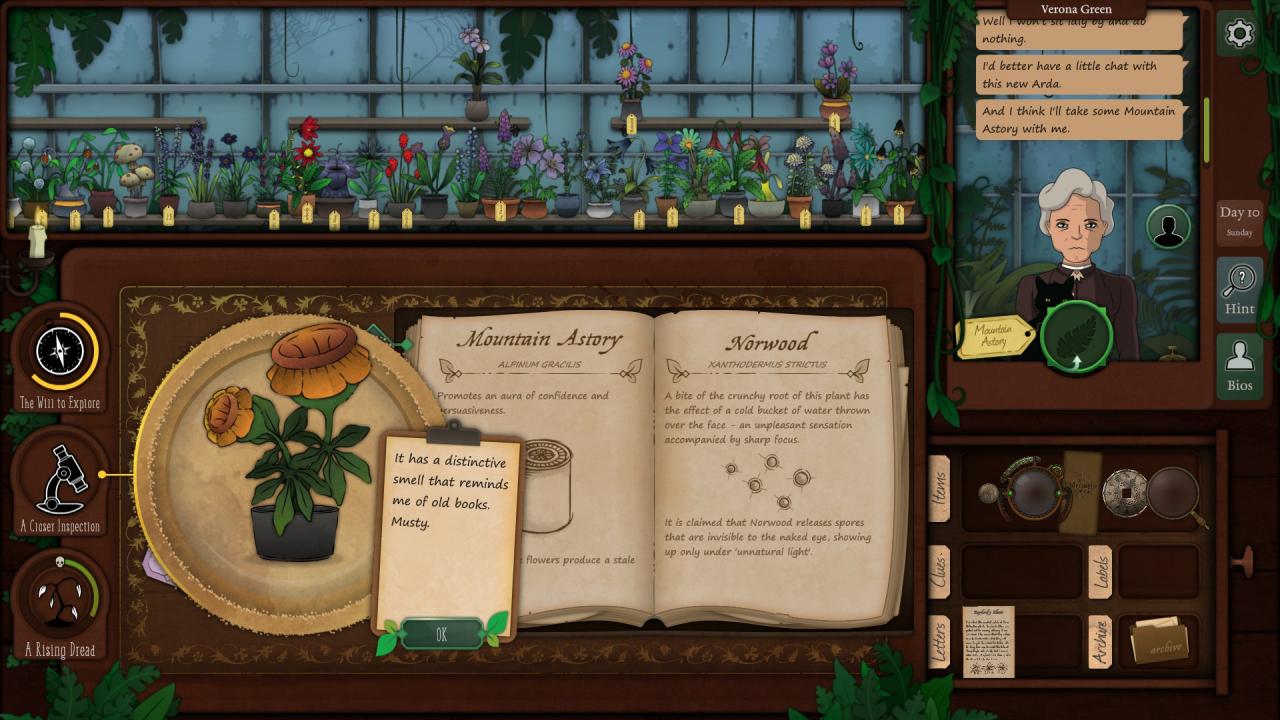
Task: Select the Letters drawer tab
Action: pyautogui.click(x=940, y=640)
